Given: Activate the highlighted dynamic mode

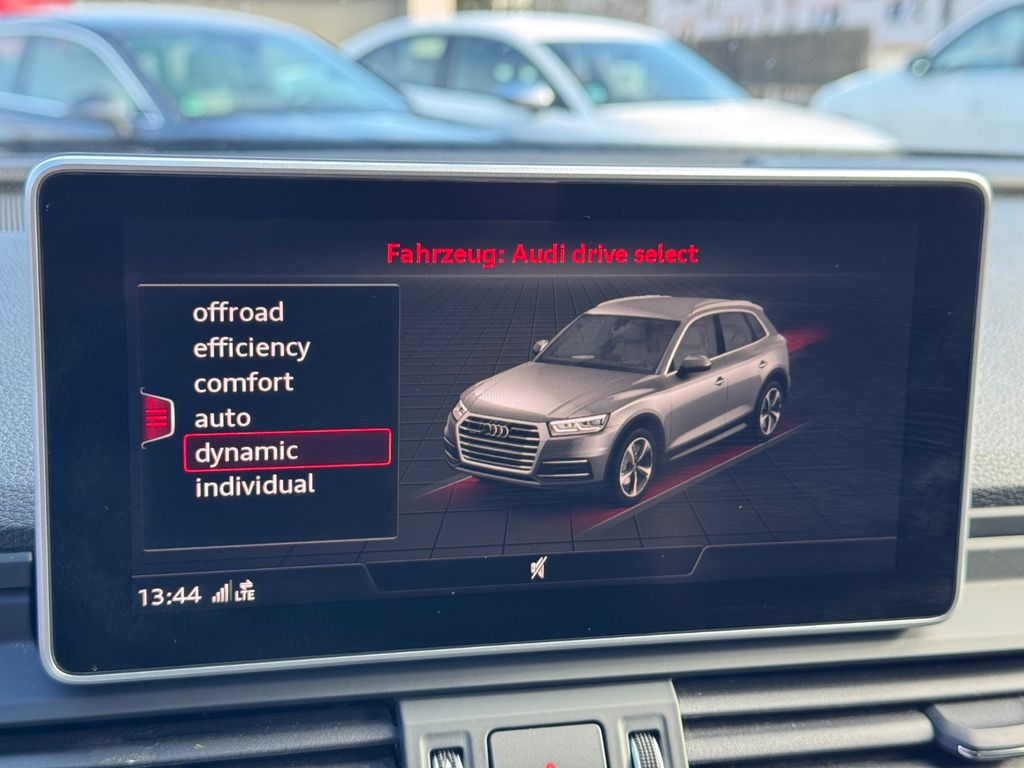Looking at the screenshot, I should click(287, 451).
